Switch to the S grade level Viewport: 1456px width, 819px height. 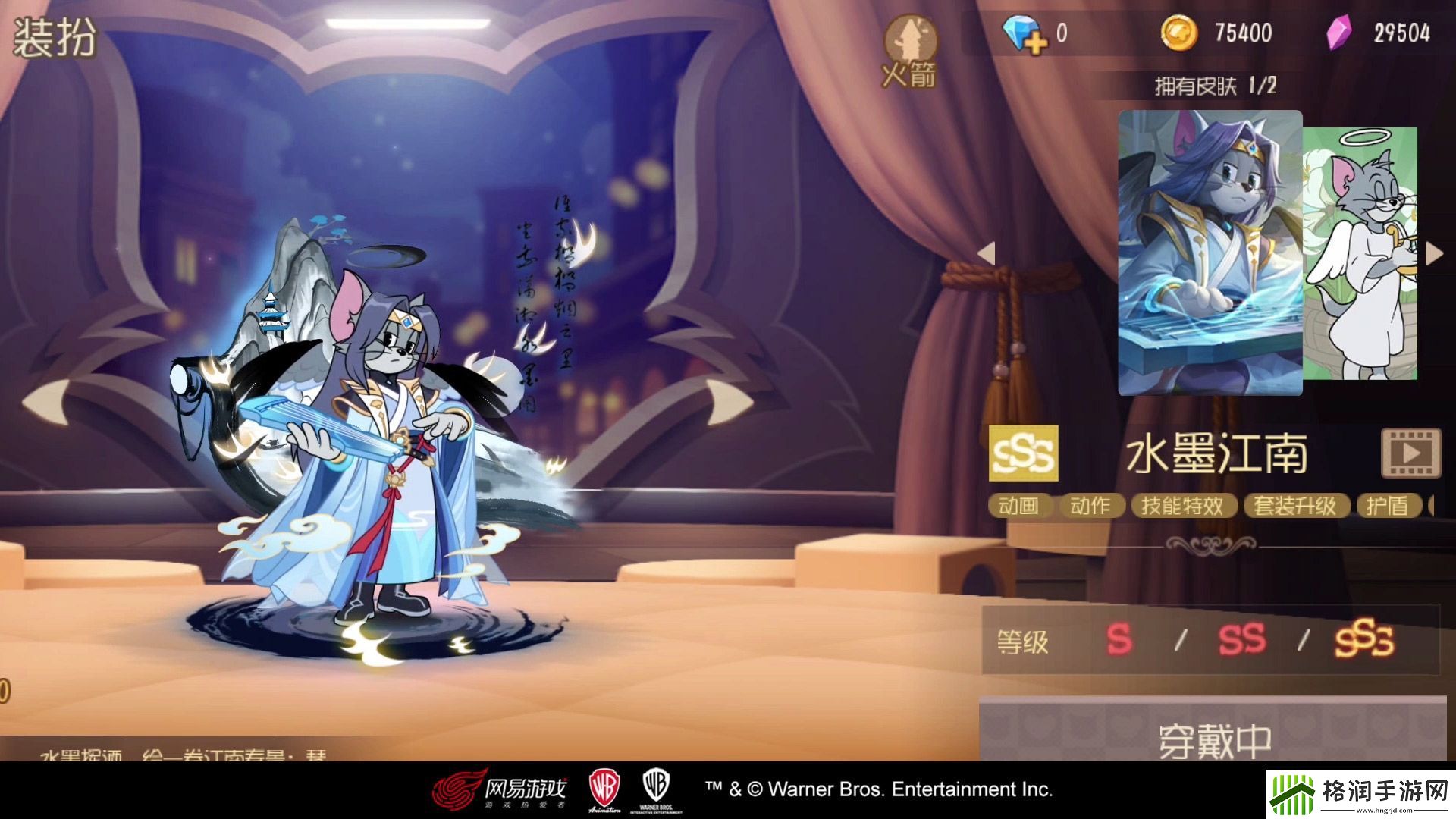(1119, 640)
